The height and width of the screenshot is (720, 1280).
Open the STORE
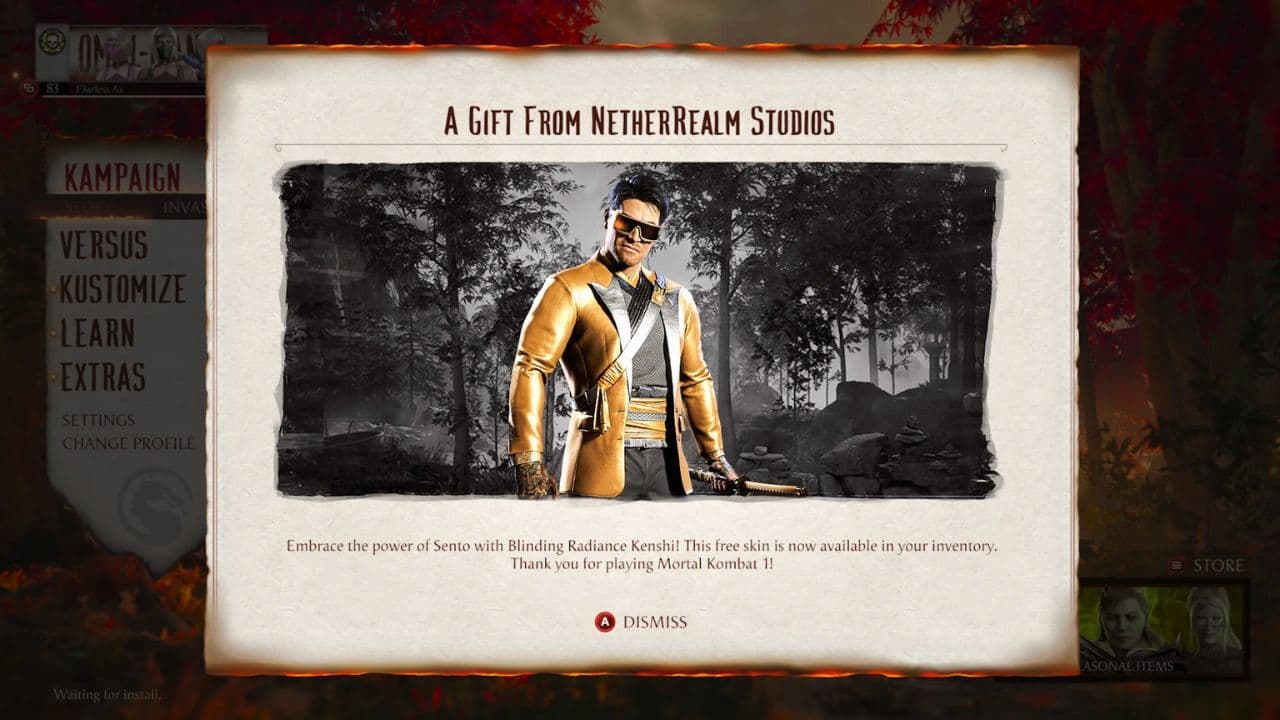tap(1222, 563)
